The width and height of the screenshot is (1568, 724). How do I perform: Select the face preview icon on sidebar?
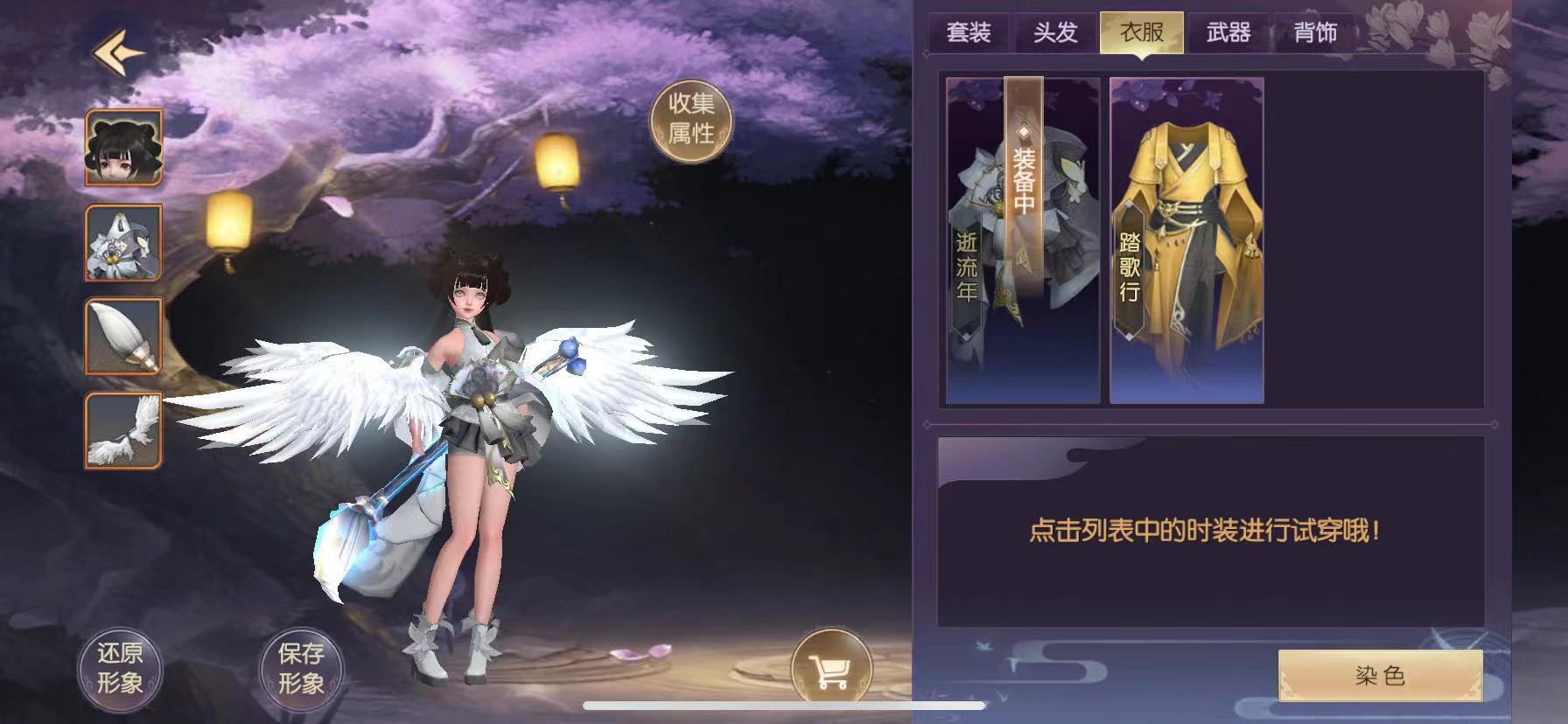pyautogui.click(x=122, y=146)
